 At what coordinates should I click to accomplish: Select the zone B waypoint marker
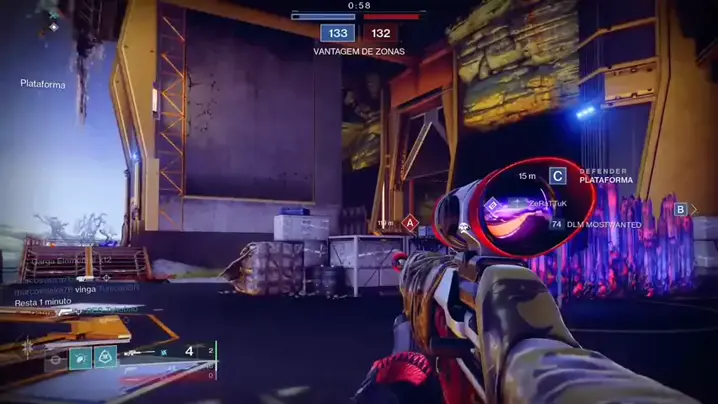(x=680, y=209)
